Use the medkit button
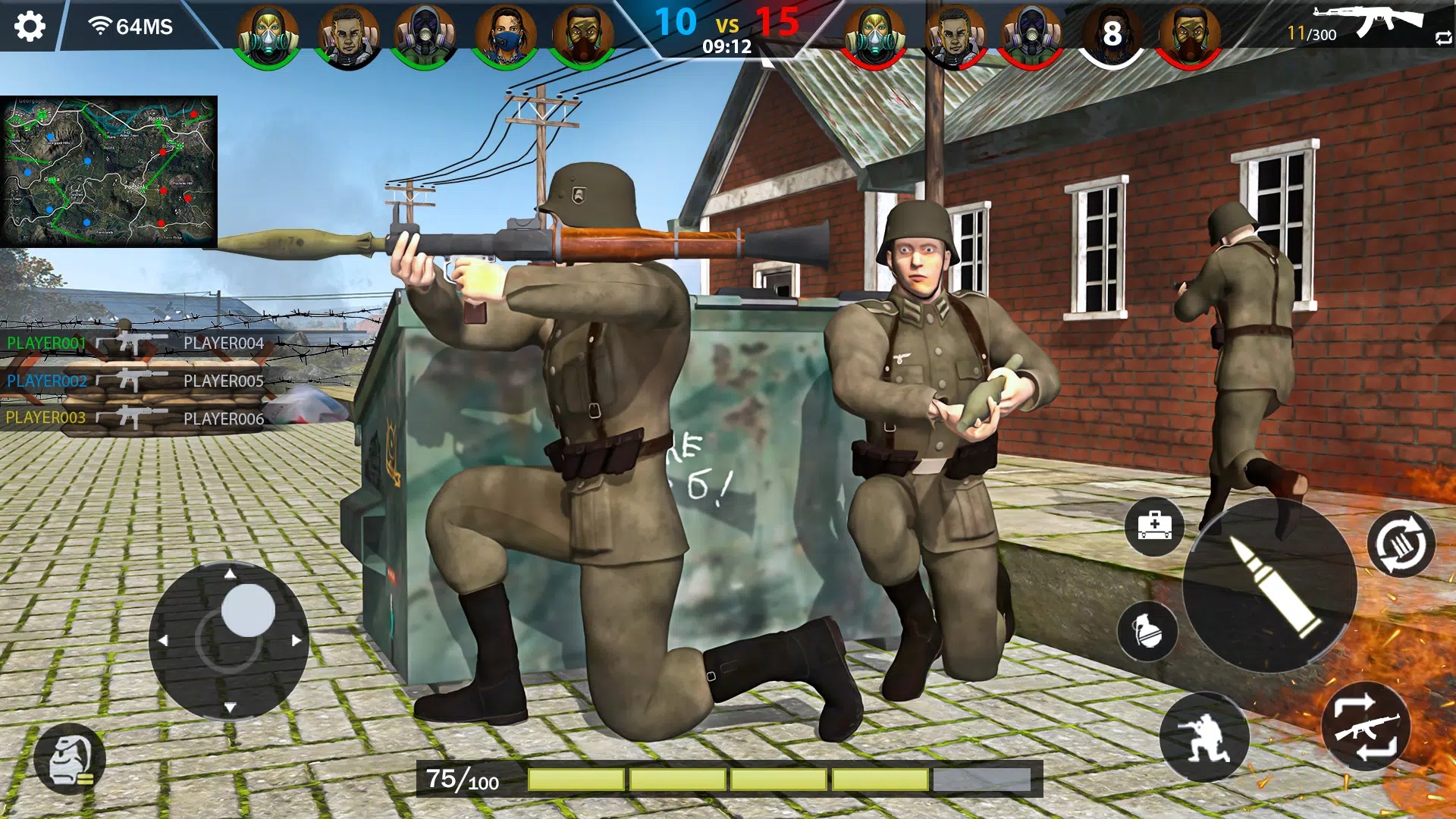This screenshot has height=819, width=1456. (1154, 526)
